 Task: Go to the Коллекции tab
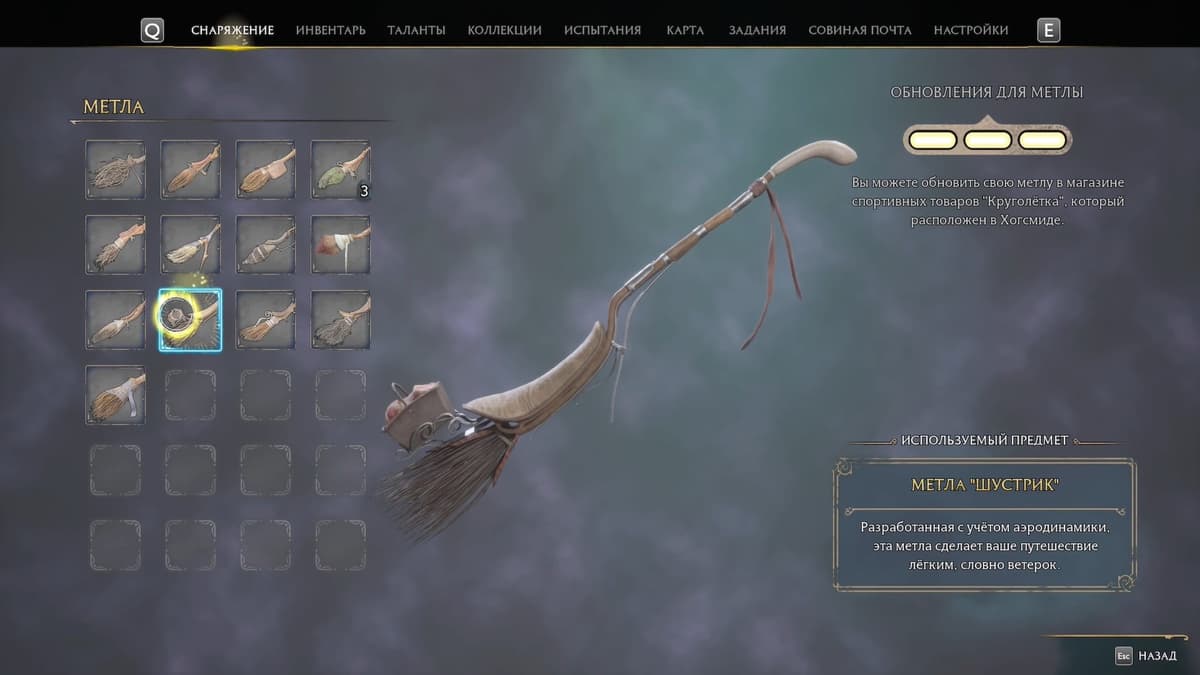point(504,30)
